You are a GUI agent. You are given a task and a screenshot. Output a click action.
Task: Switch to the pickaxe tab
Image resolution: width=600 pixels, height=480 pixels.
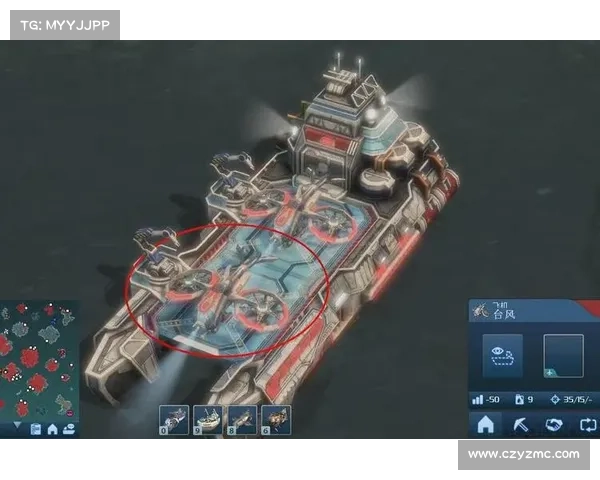pos(520,425)
